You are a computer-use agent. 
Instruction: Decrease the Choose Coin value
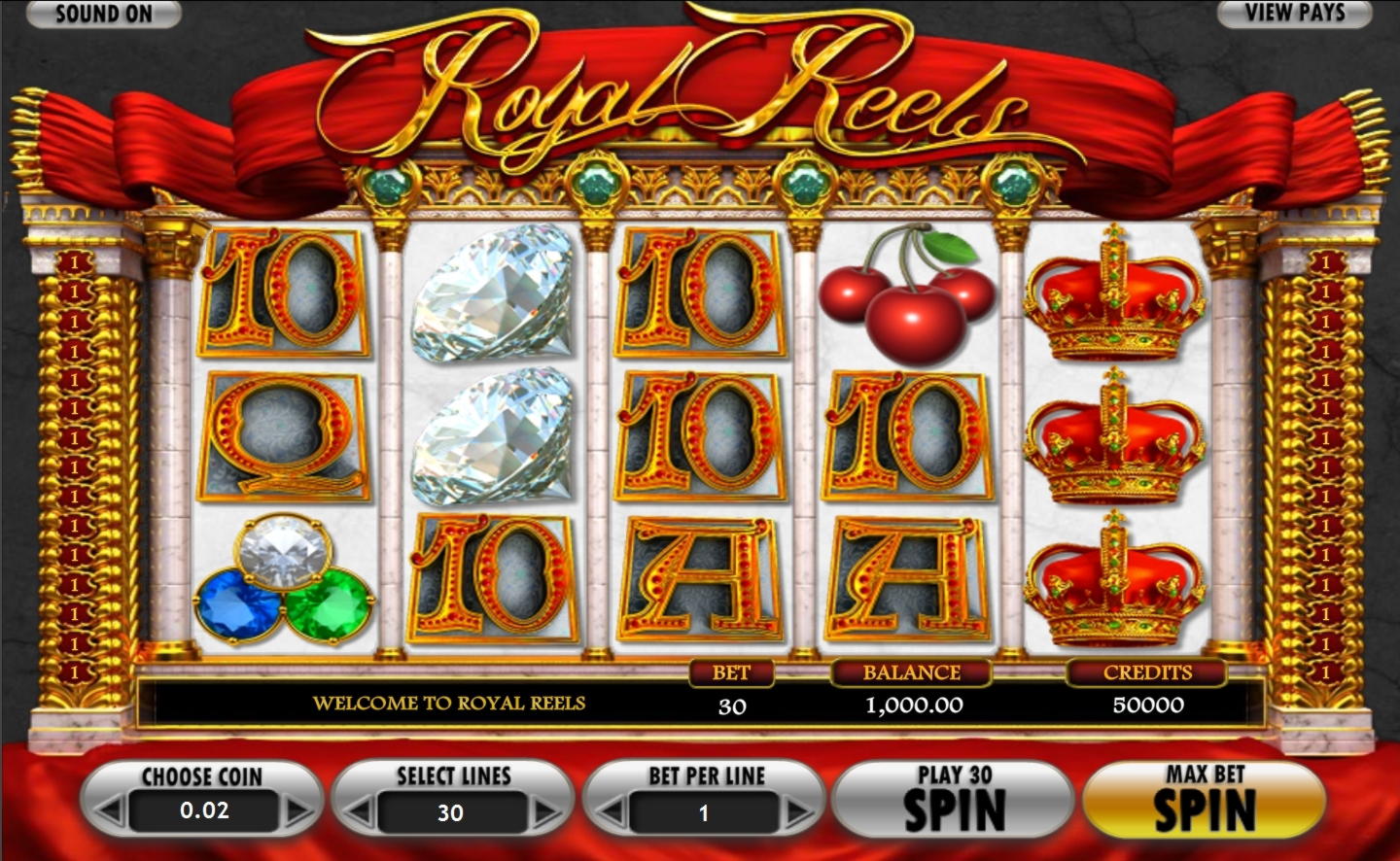pyautogui.click(x=112, y=810)
